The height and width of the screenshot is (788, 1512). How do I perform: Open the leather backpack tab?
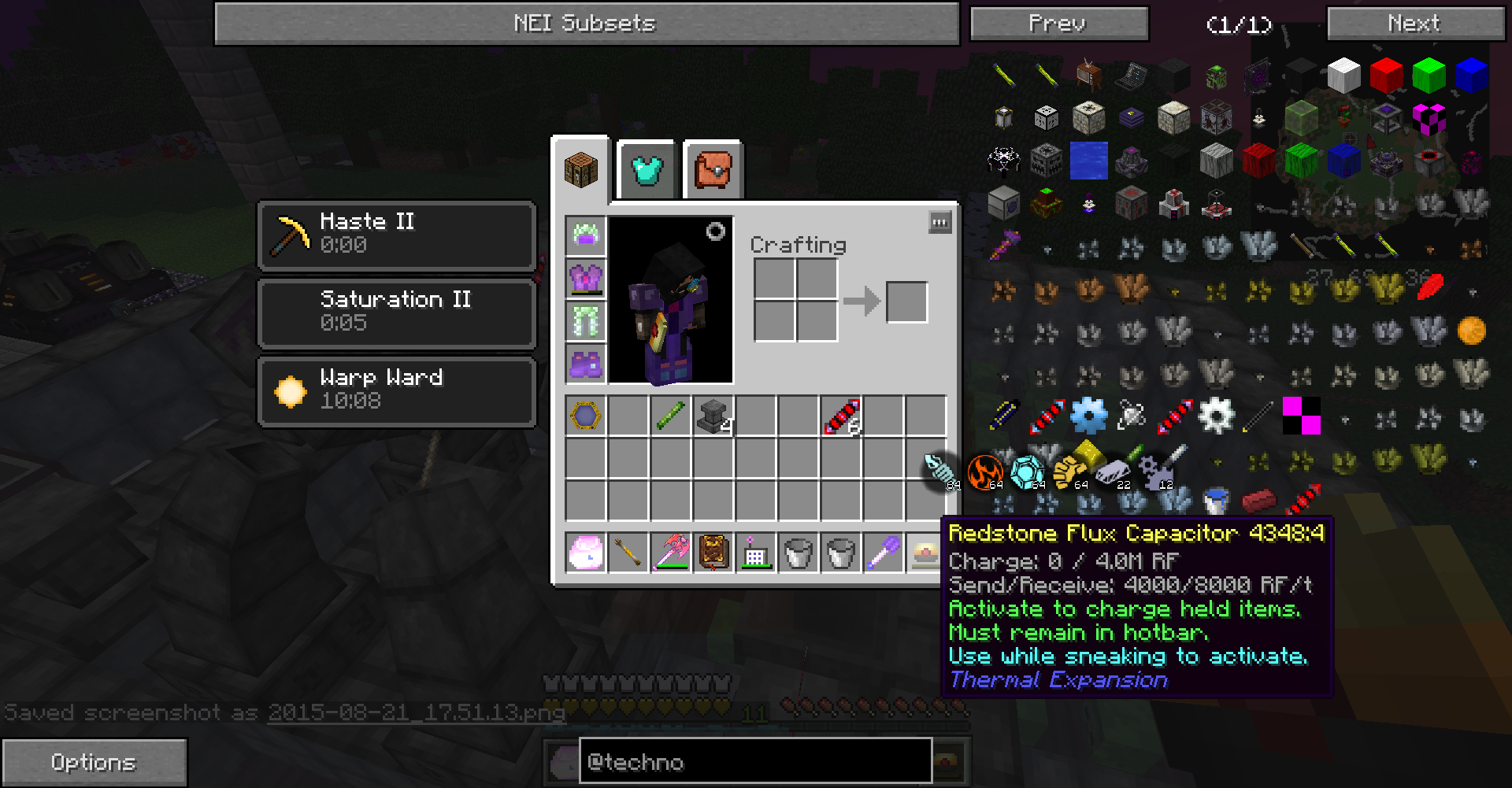pyautogui.click(x=713, y=169)
